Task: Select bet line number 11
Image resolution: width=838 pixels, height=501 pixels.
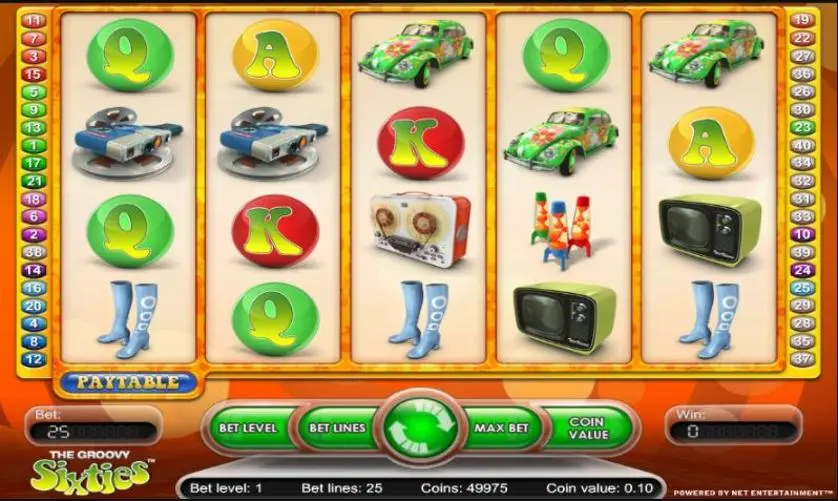Action: point(33,20)
